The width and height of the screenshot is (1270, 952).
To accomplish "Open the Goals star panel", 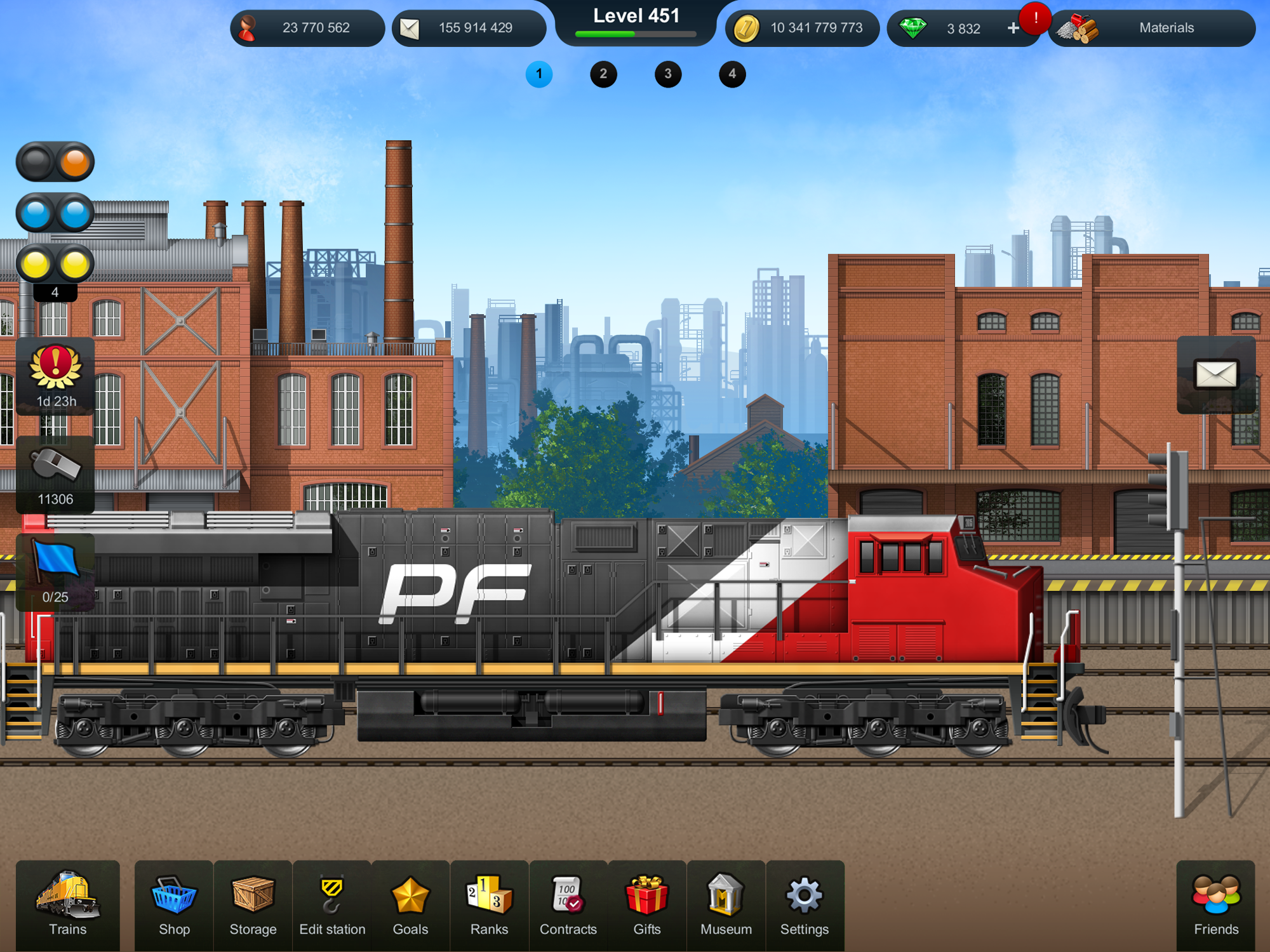I will 410,904.
